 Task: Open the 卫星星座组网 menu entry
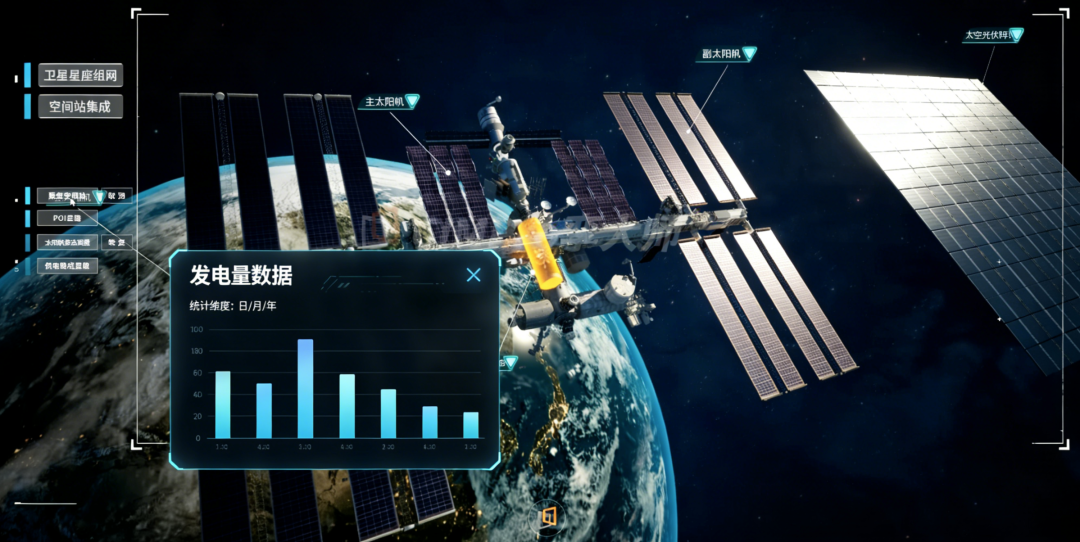[x=81, y=76]
